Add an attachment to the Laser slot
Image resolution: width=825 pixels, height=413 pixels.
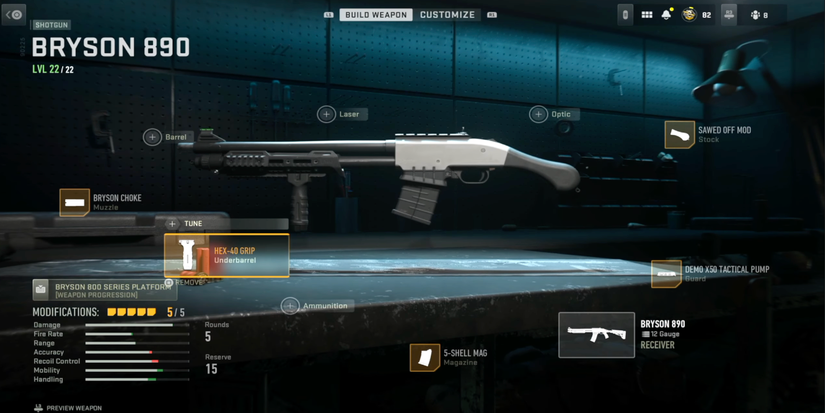(327, 114)
